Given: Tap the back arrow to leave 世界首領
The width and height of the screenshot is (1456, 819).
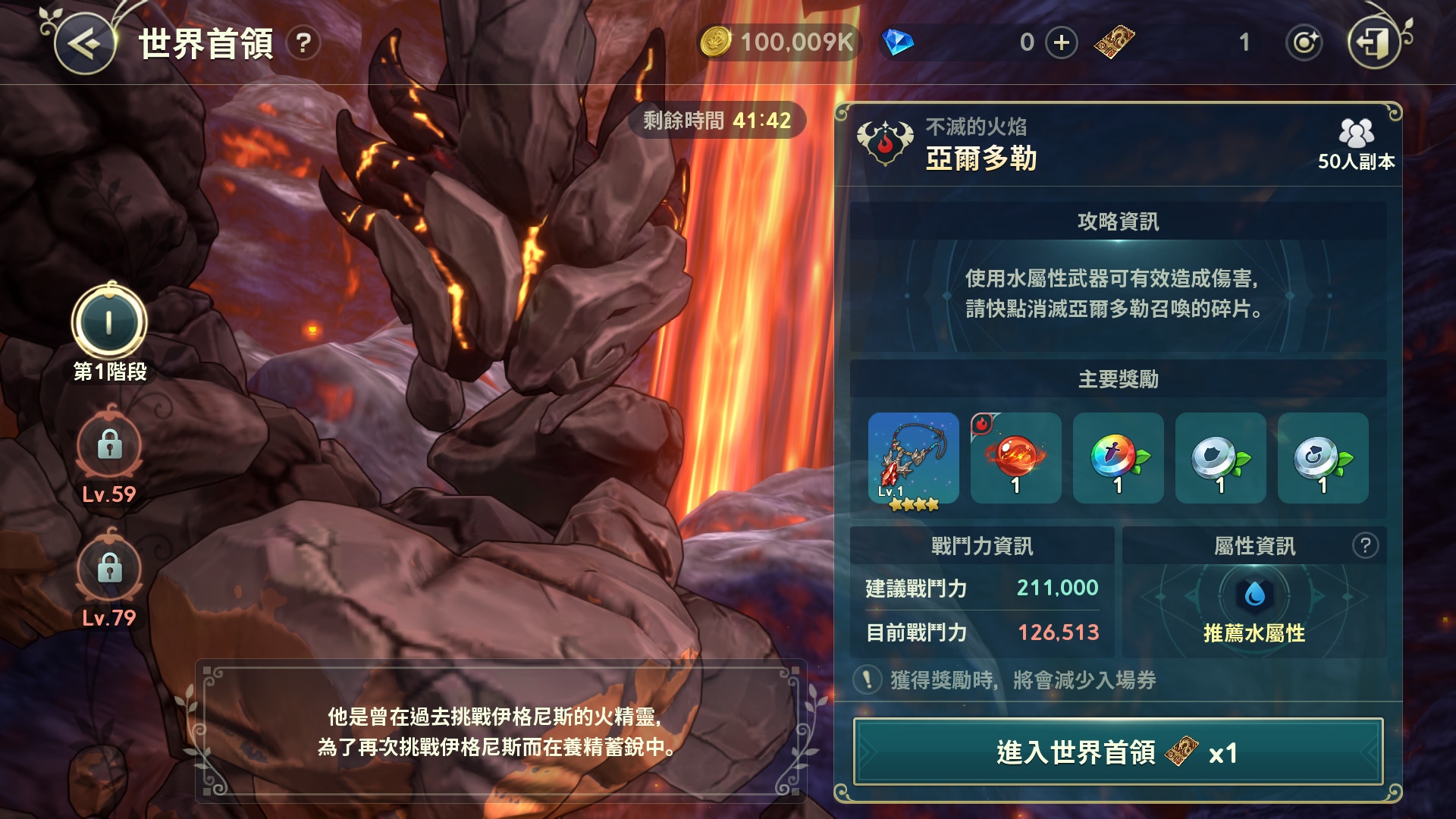Looking at the screenshot, I should tap(84, 43).
